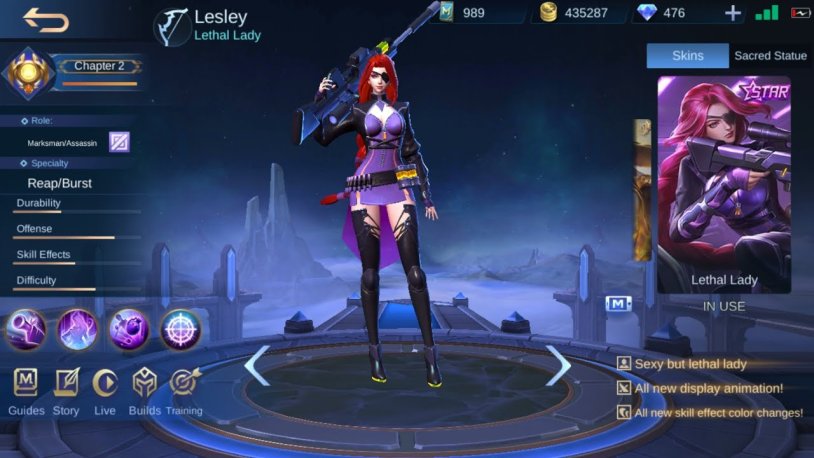Add diamonds with the plus button
The image size is (814, 458).
point(733,13)
